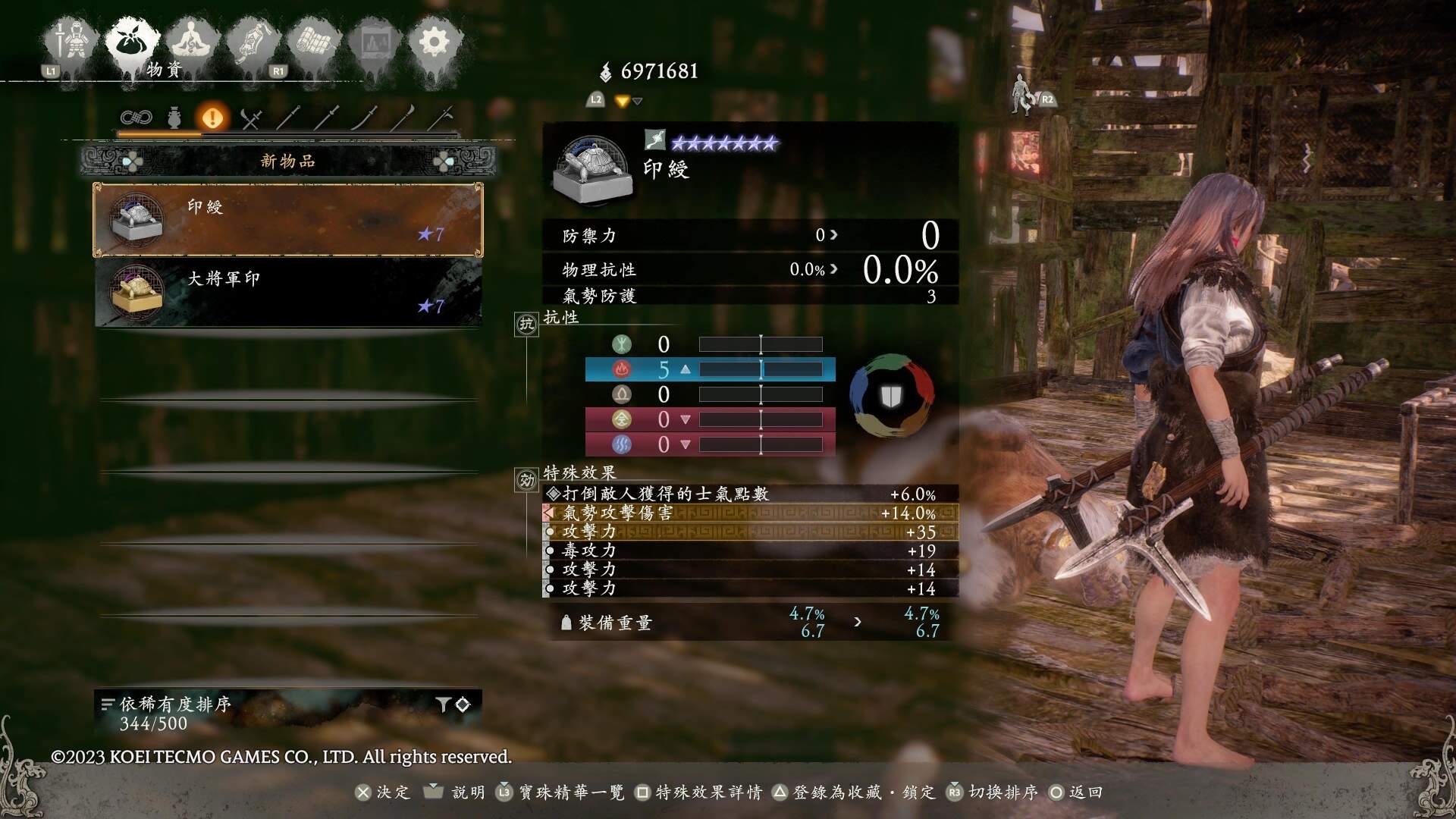Click the orange exclamation new-items category toggle

pos(213,118)
